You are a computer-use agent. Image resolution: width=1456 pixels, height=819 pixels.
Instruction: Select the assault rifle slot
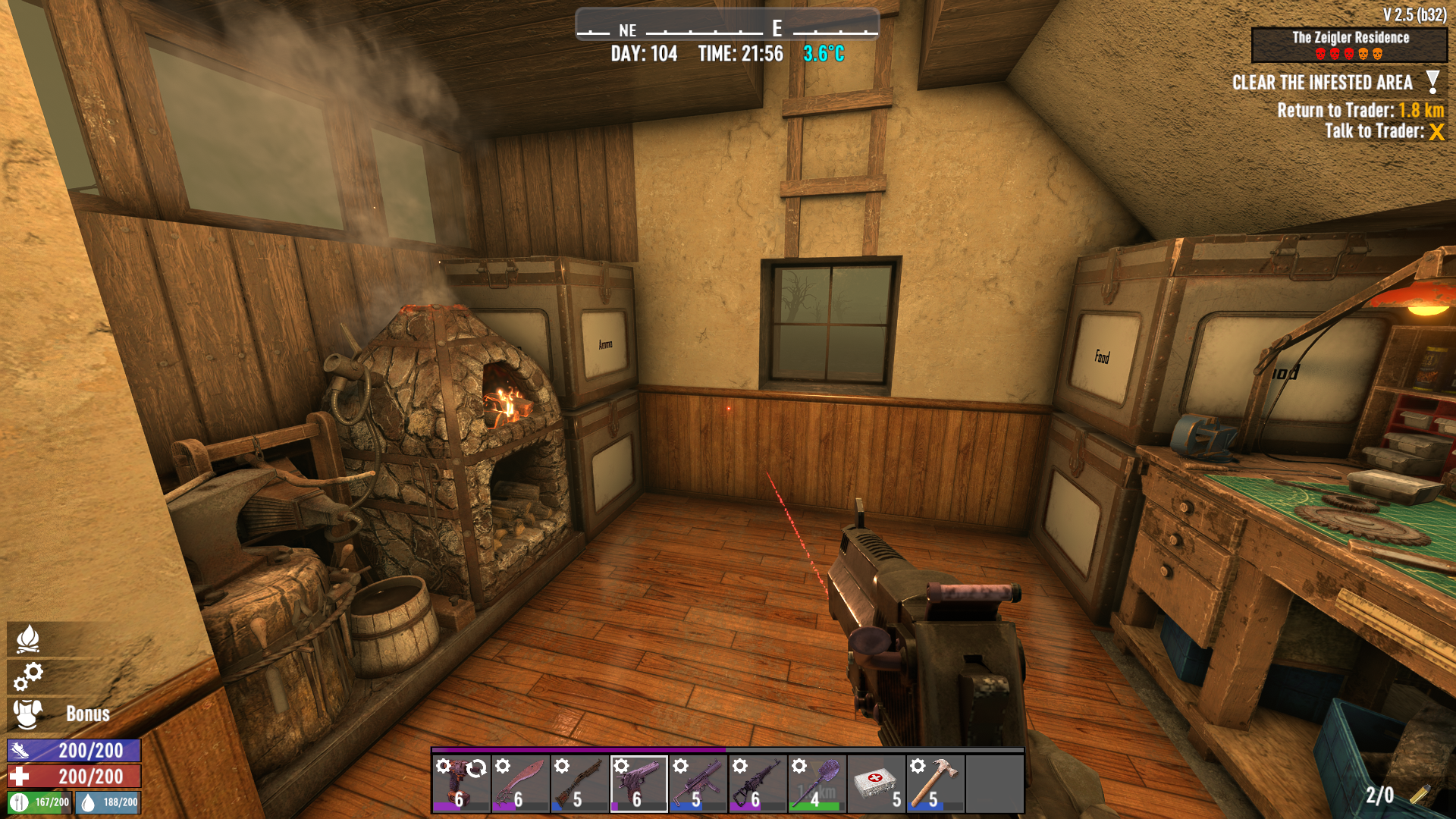pyautogui.click(x=757, y=783)
